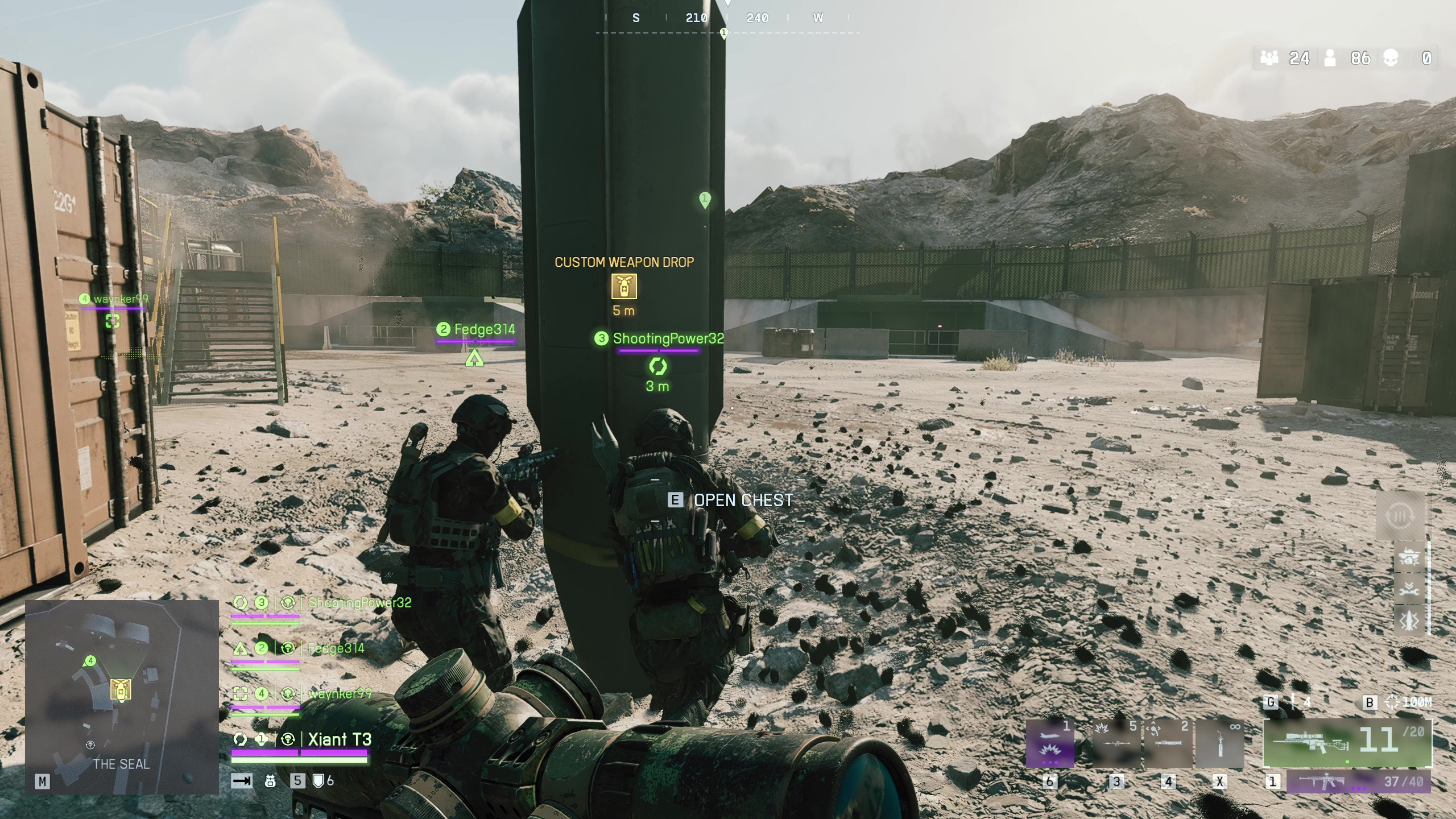Activate the purple airstrike call-in slot

point(1050,745)
